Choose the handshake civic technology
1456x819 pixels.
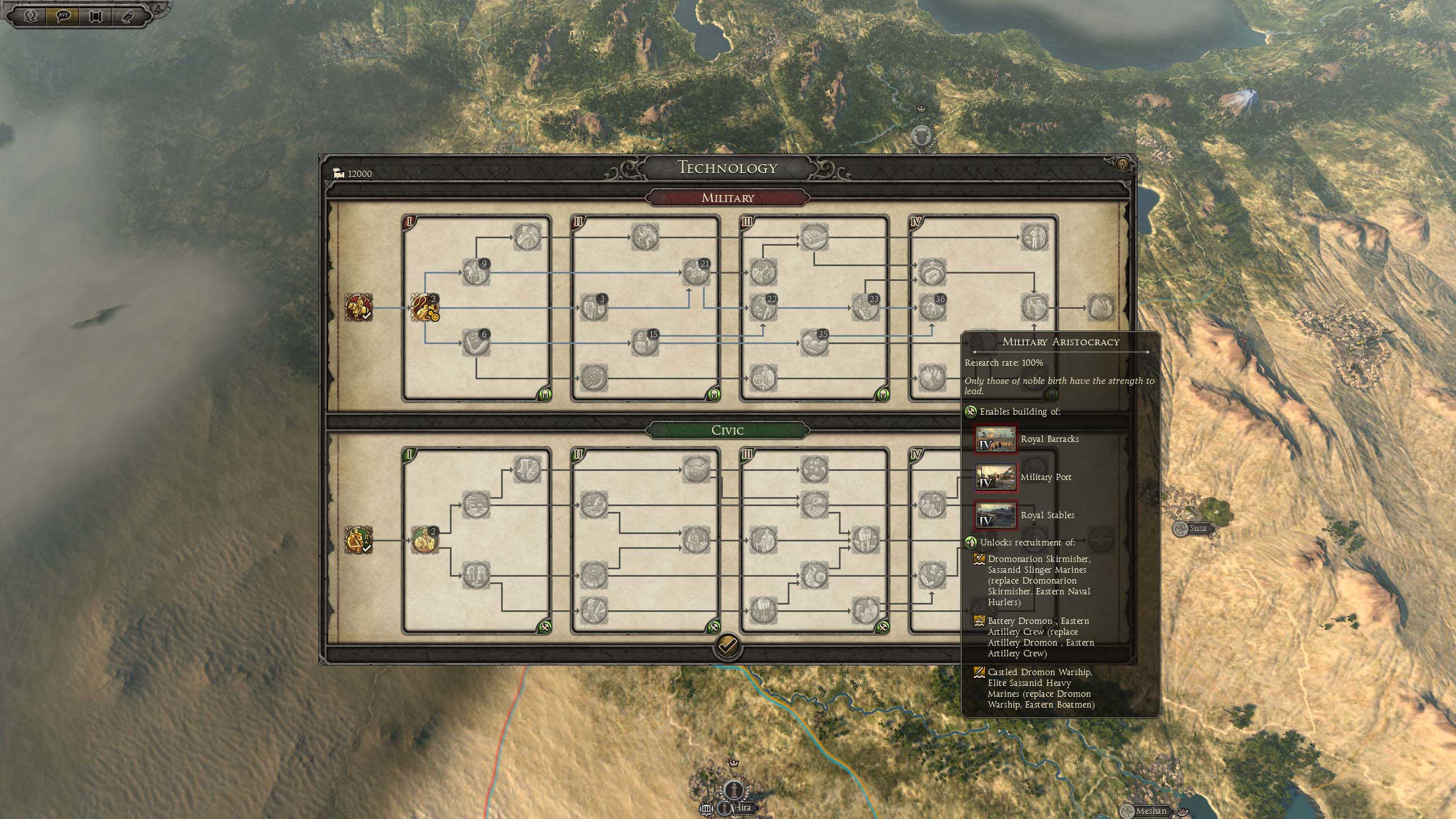696,470
